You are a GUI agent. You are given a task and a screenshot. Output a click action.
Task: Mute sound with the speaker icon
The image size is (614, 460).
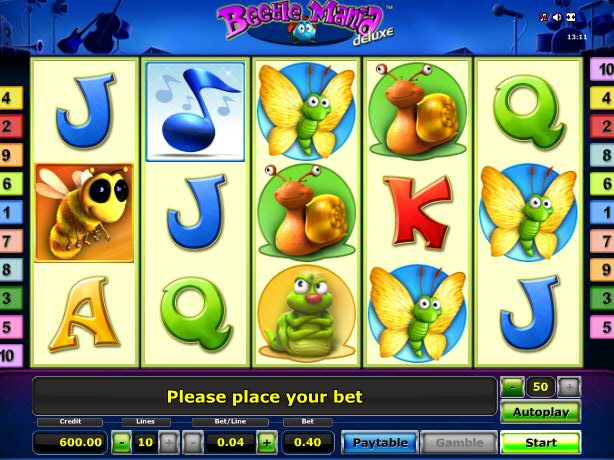point(557,17)
